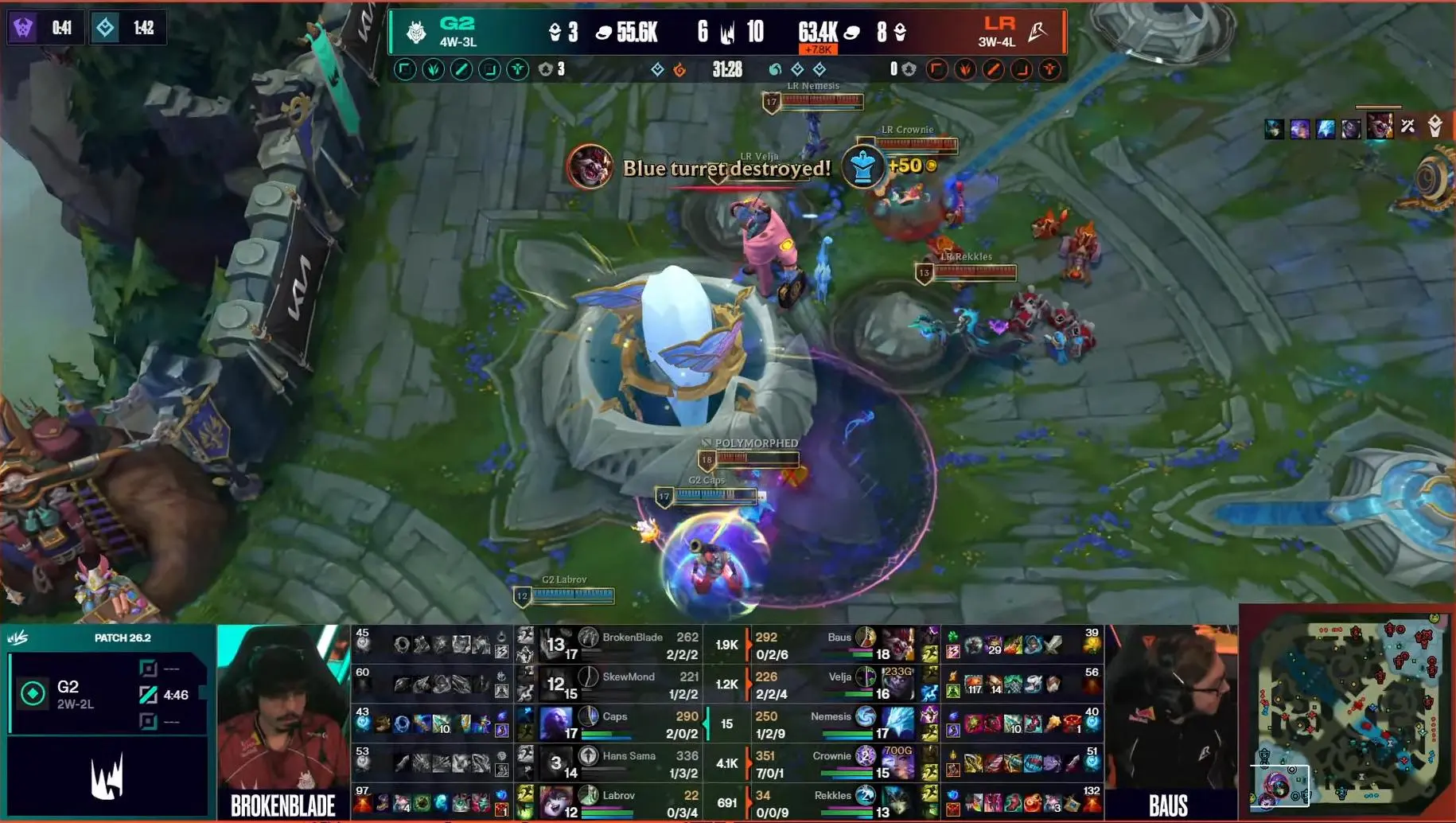Click the Baron timer icon
Viewport: 1456px width, 823px height.
point(23,28)
